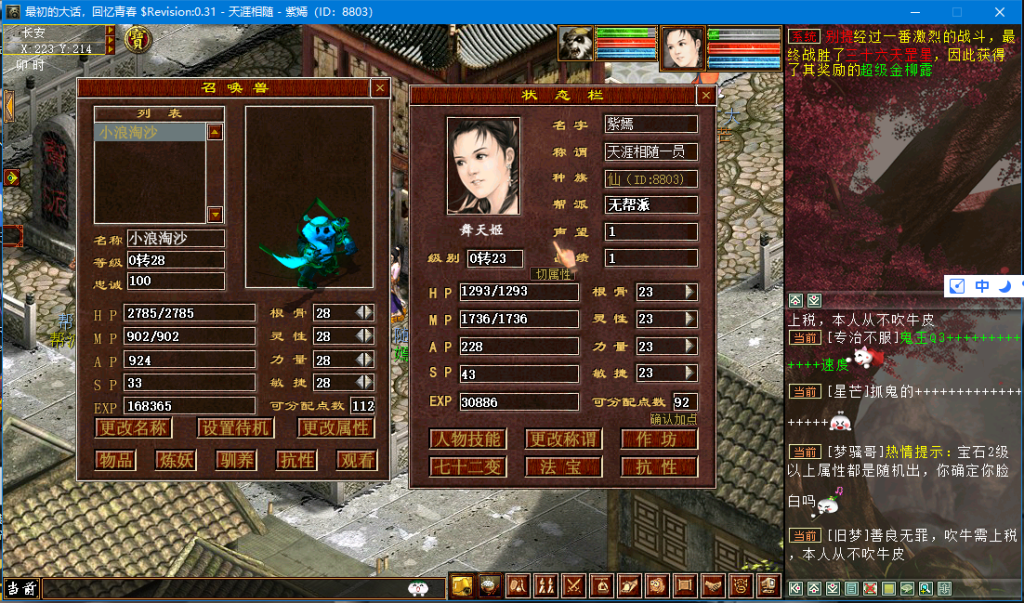Confirm stat points with 确认加点
Image resolution: width=1024 pixels, height=603 pixels.
673,419
